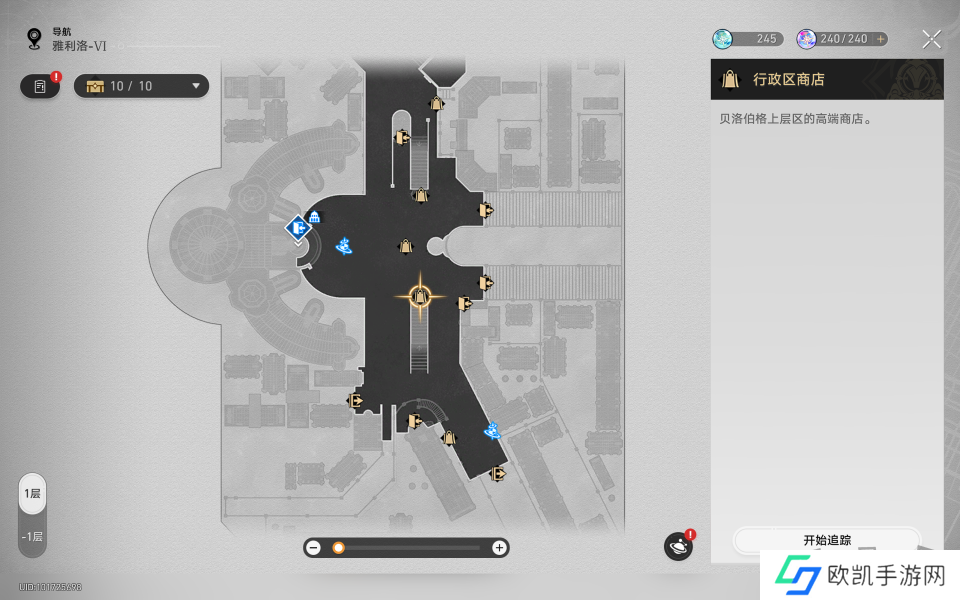The image size is (960, 600).
Task: Select the highlighted 行政区商店 shop marker
Action: 420,296
